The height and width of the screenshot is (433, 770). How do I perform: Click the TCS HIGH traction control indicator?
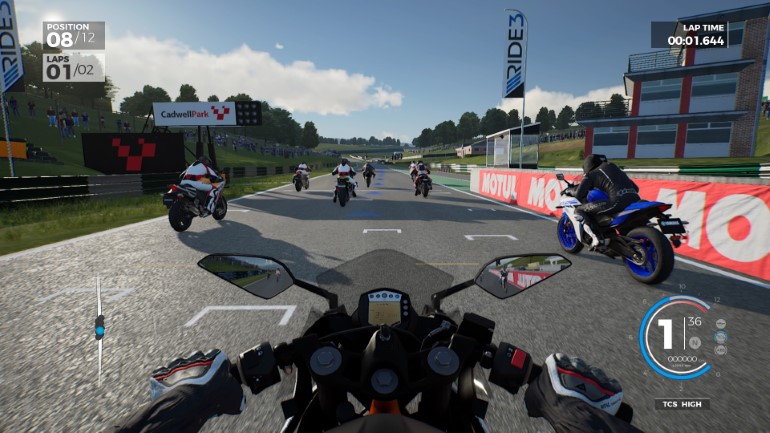tap(683, 404)
